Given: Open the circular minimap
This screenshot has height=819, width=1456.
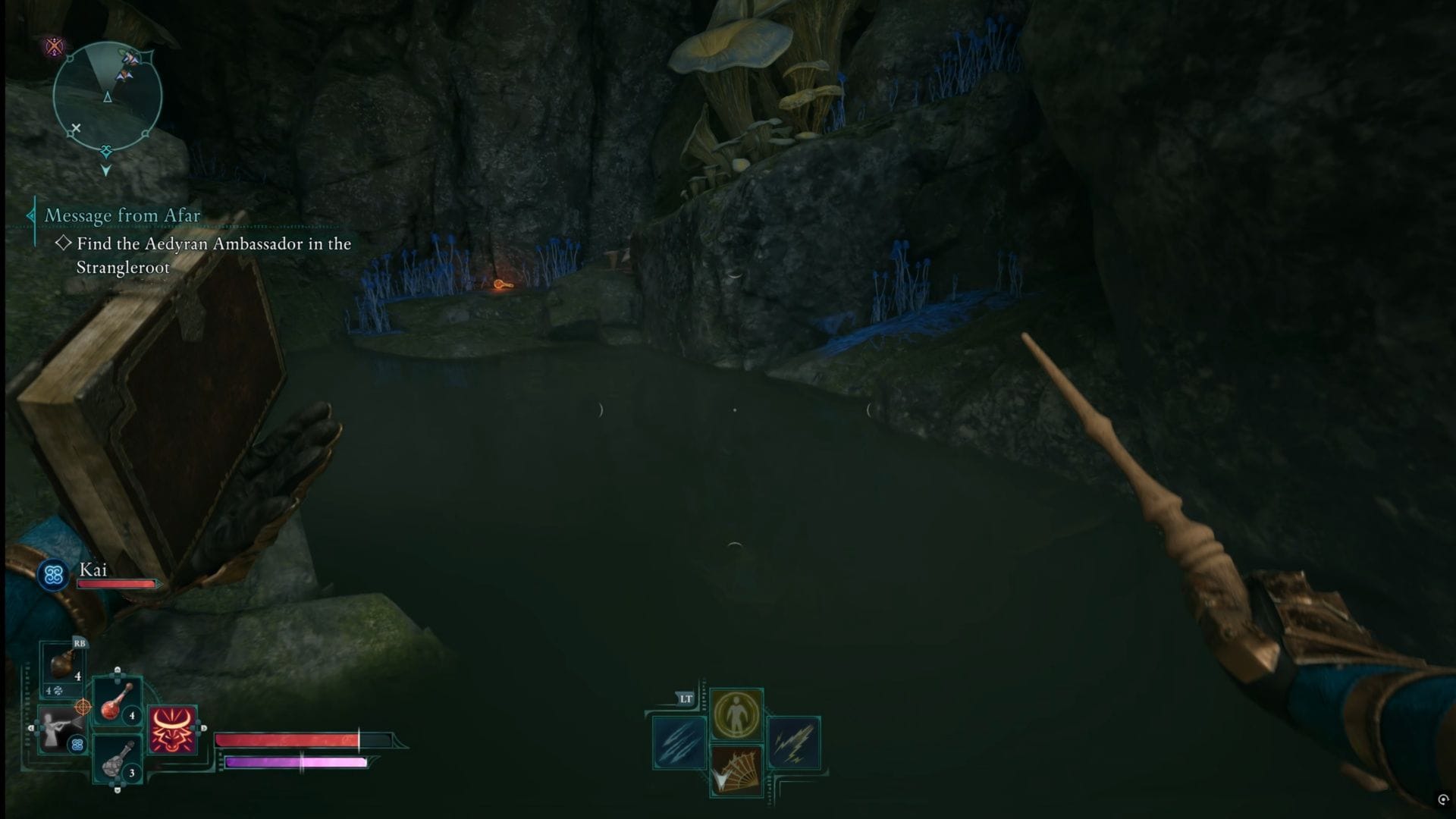Looking at the screenshot, I should 107,97.
